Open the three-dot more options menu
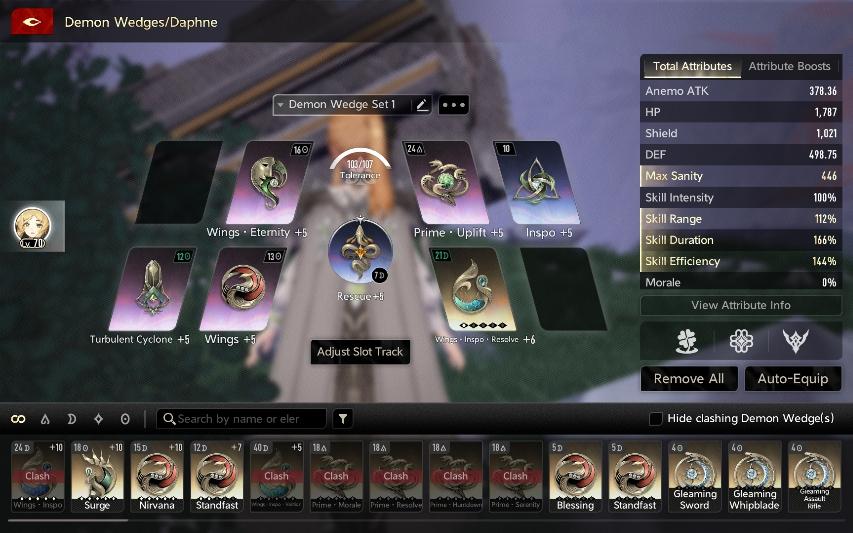This screenshot has width=853, height=533. pyautogui.click(x=453, y=105)
